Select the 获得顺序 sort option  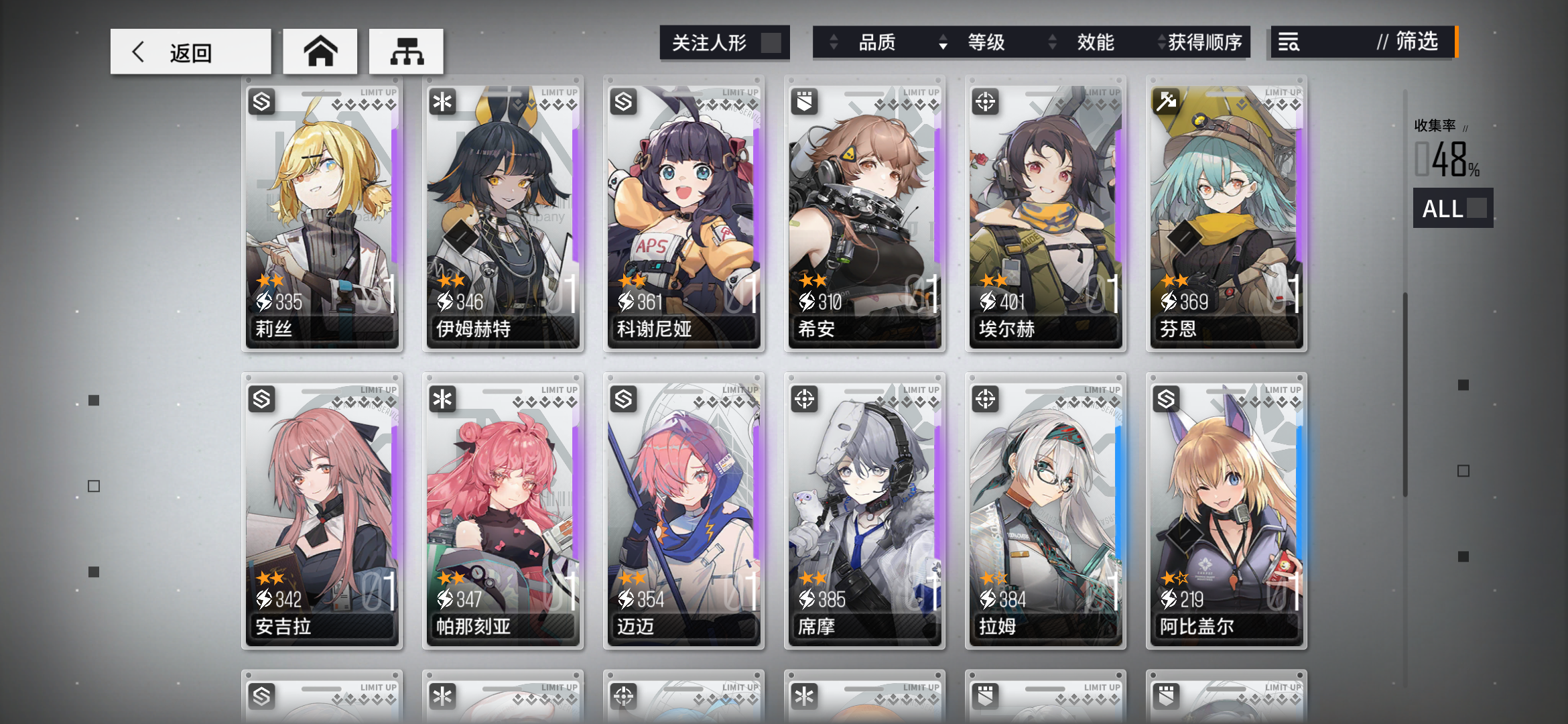pyautogui.click(x=1203, y=43)
